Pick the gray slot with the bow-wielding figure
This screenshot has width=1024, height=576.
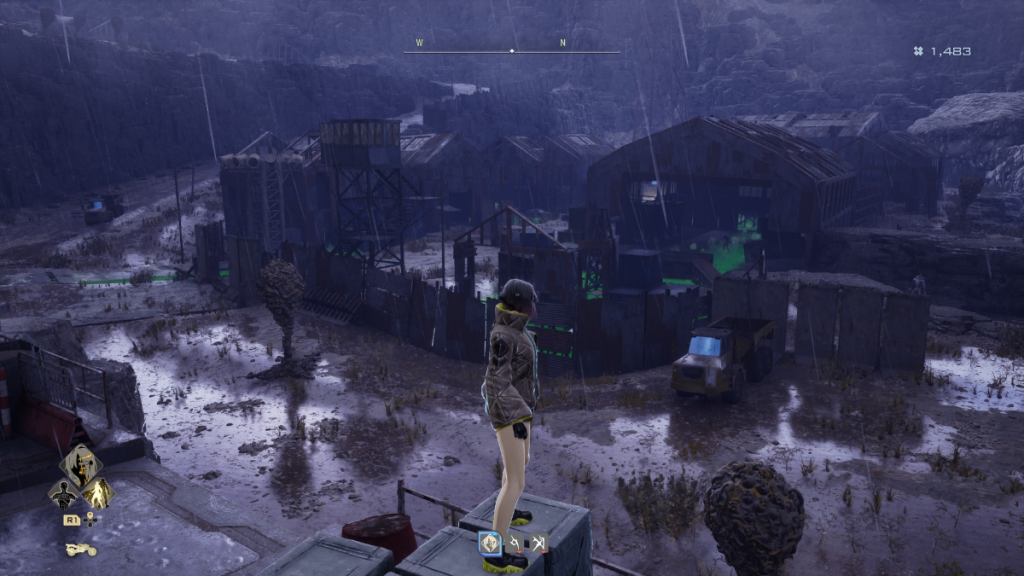[539, 543]
